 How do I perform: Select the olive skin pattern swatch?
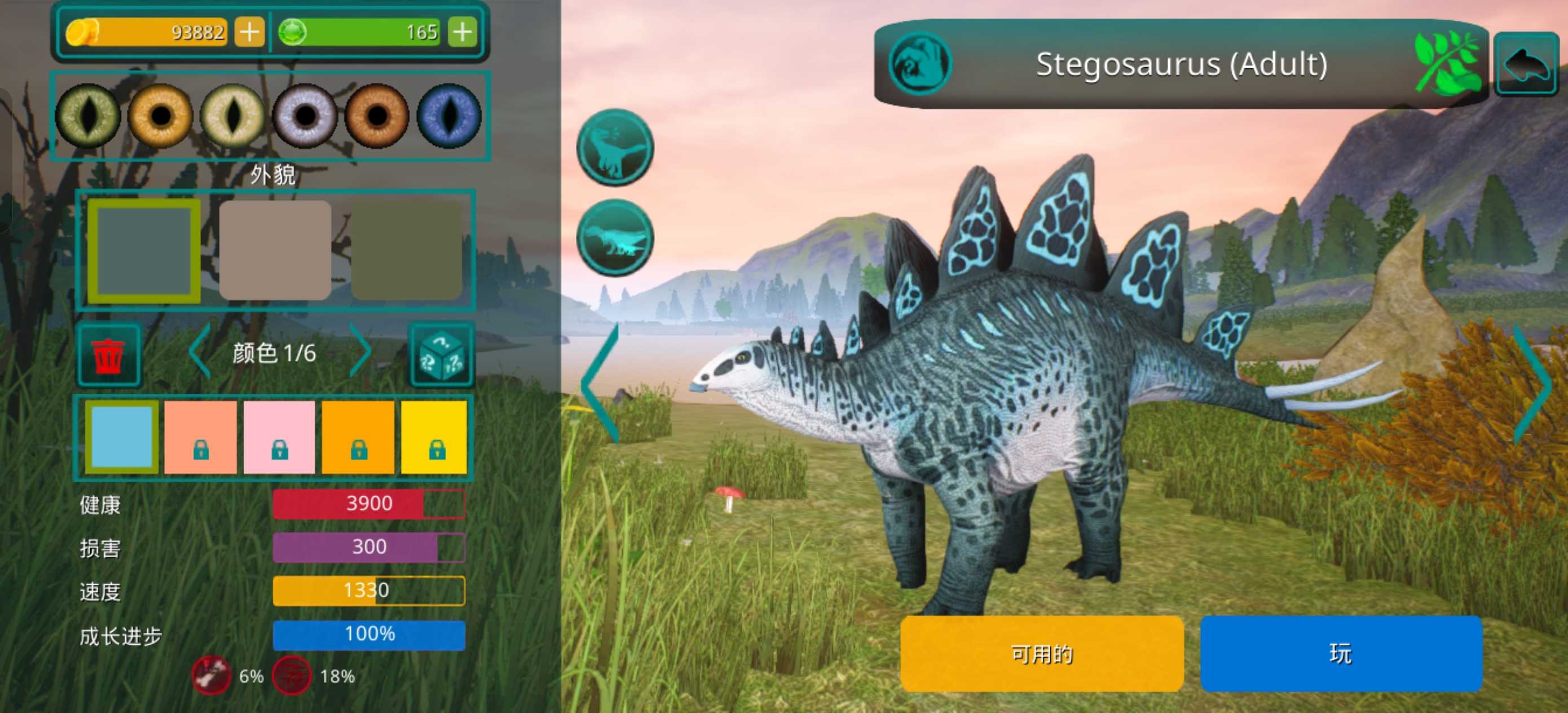point(407,250)
